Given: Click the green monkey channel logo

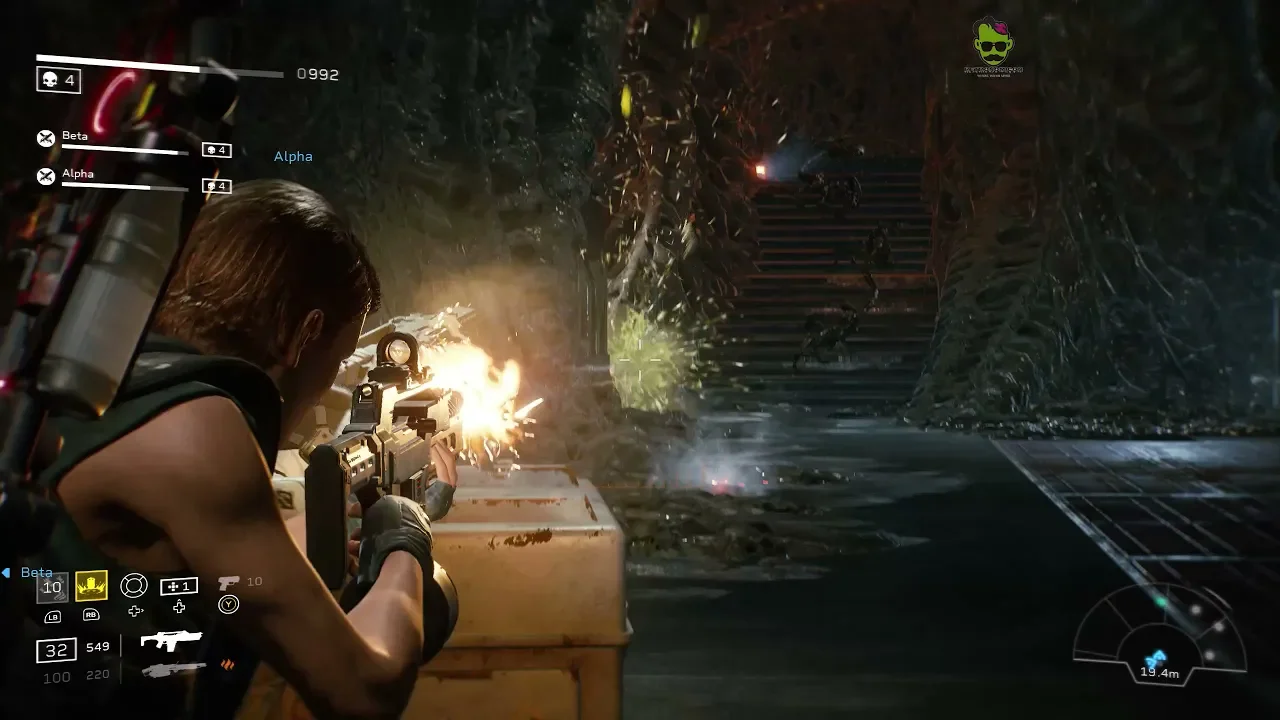Looking at the screenshot, I should (x=992, y=44).
